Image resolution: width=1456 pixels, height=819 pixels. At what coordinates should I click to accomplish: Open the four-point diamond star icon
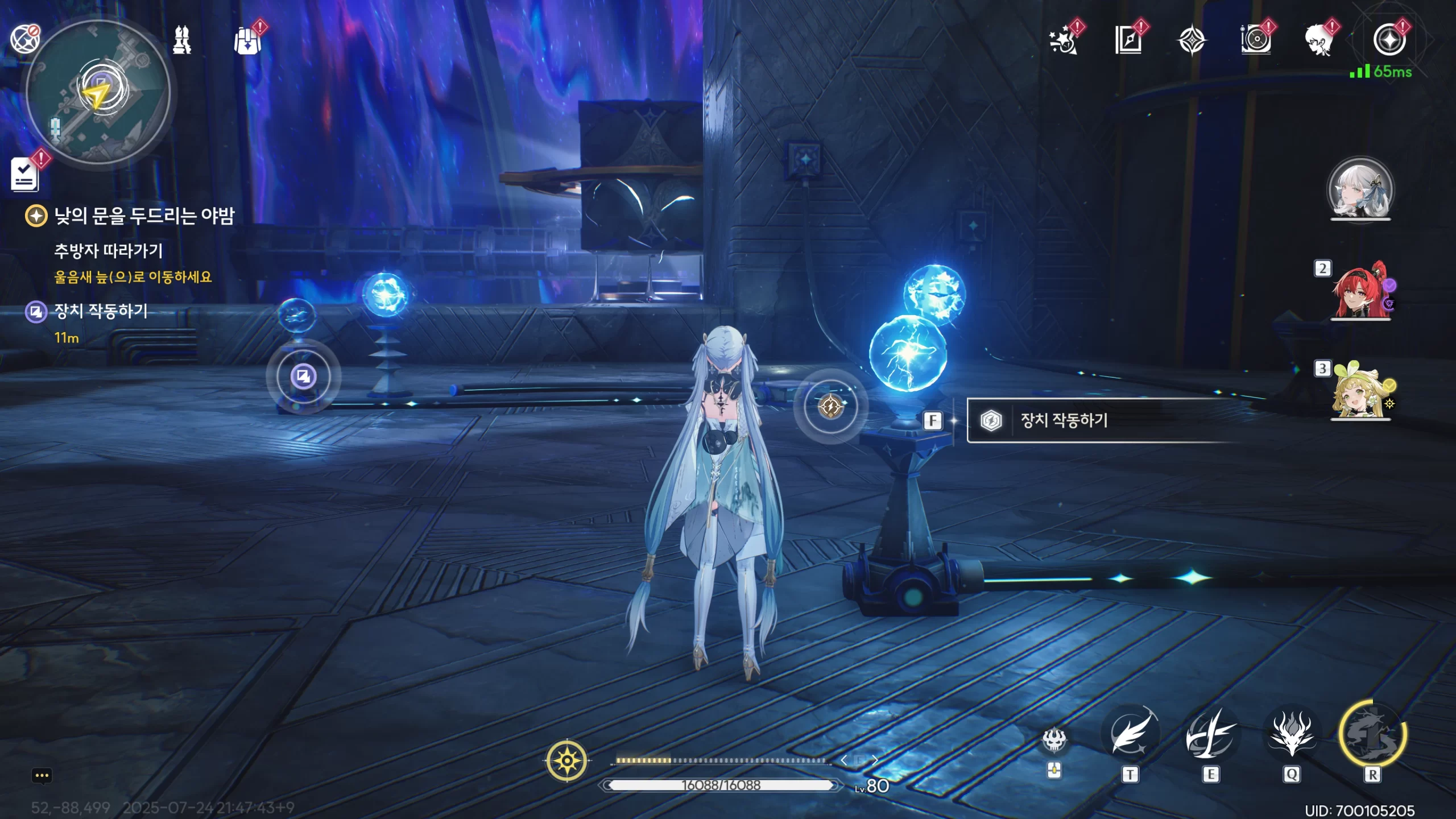[x=1191, y=41]
